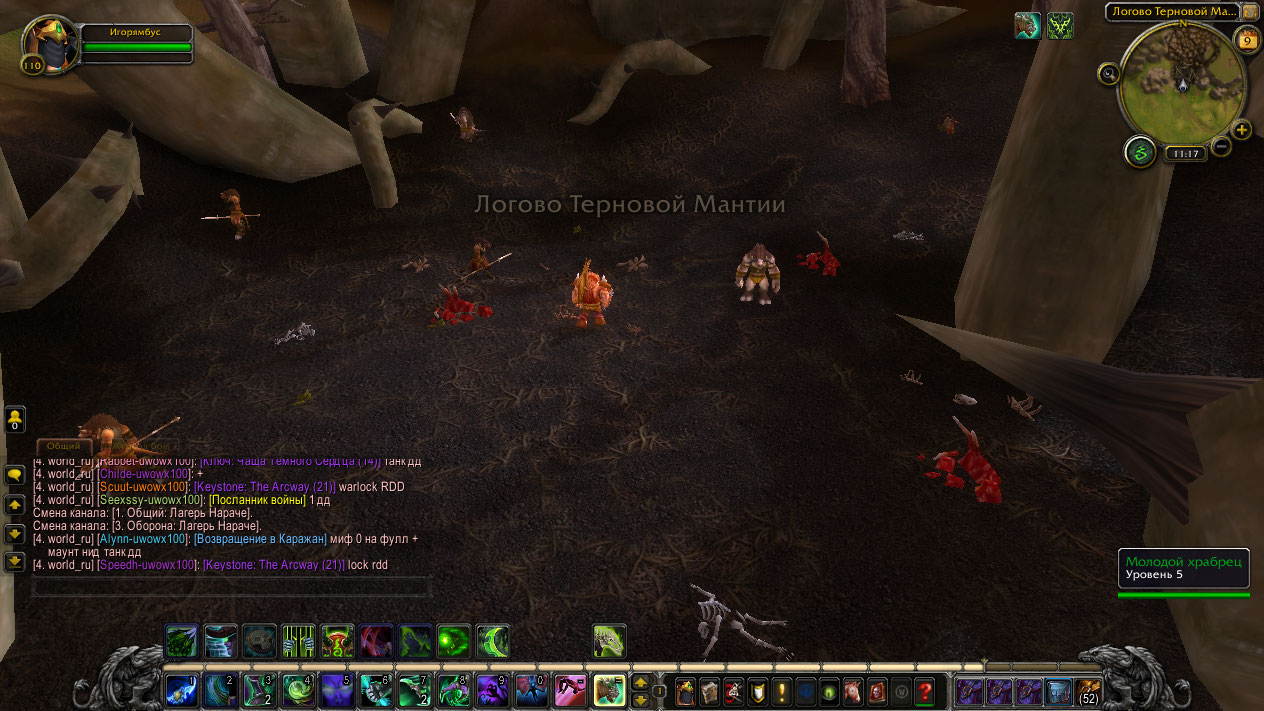Open the chat speech bubble menu
Image resolution: width=1264 pixels, height=711 pixels.
click(x=14, y=475)
